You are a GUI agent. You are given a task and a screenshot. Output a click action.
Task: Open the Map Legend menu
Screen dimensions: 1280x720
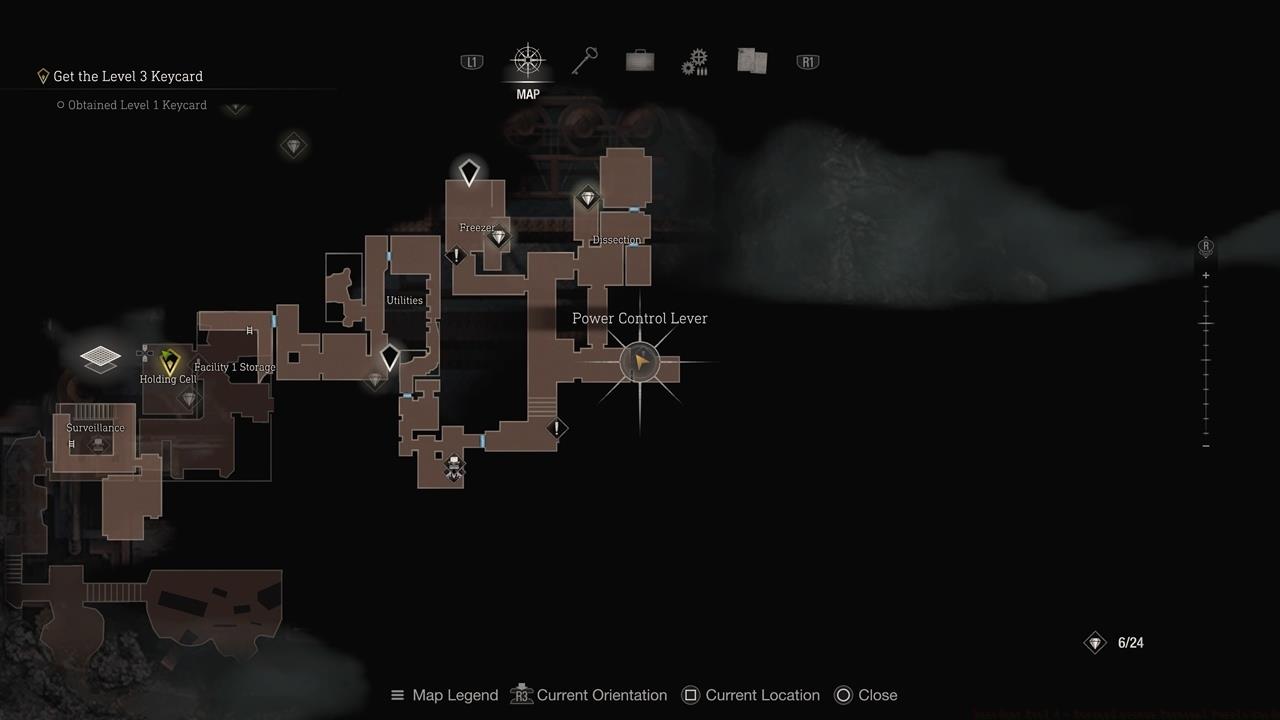pos(443,694)
